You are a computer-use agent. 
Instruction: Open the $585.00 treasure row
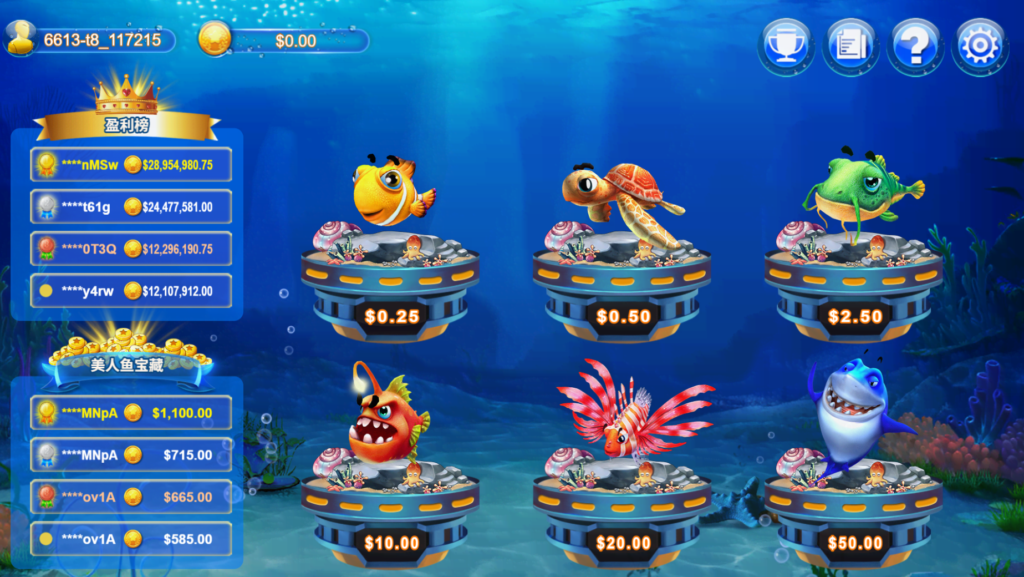131,539
